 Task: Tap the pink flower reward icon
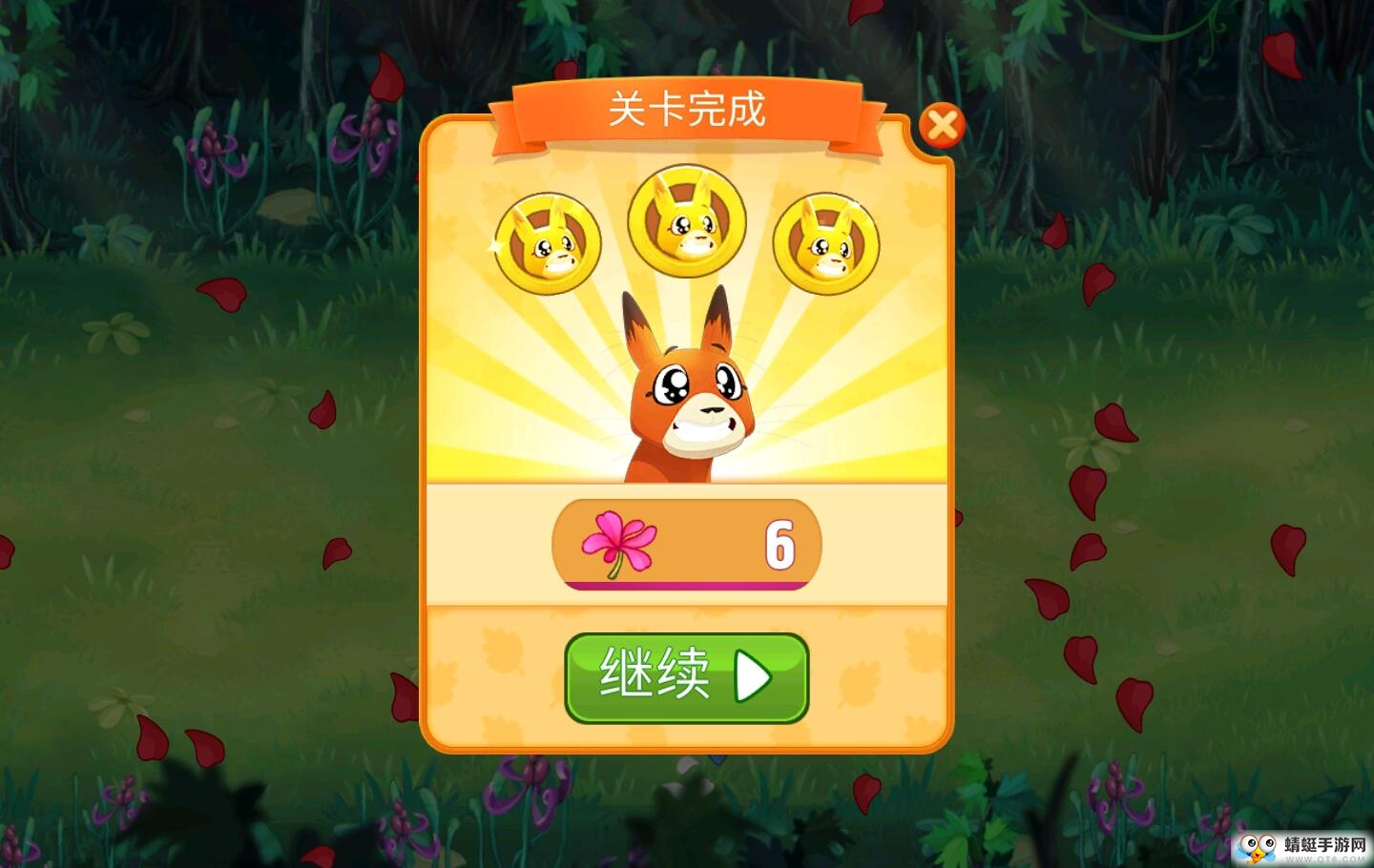tap(616, 542)
